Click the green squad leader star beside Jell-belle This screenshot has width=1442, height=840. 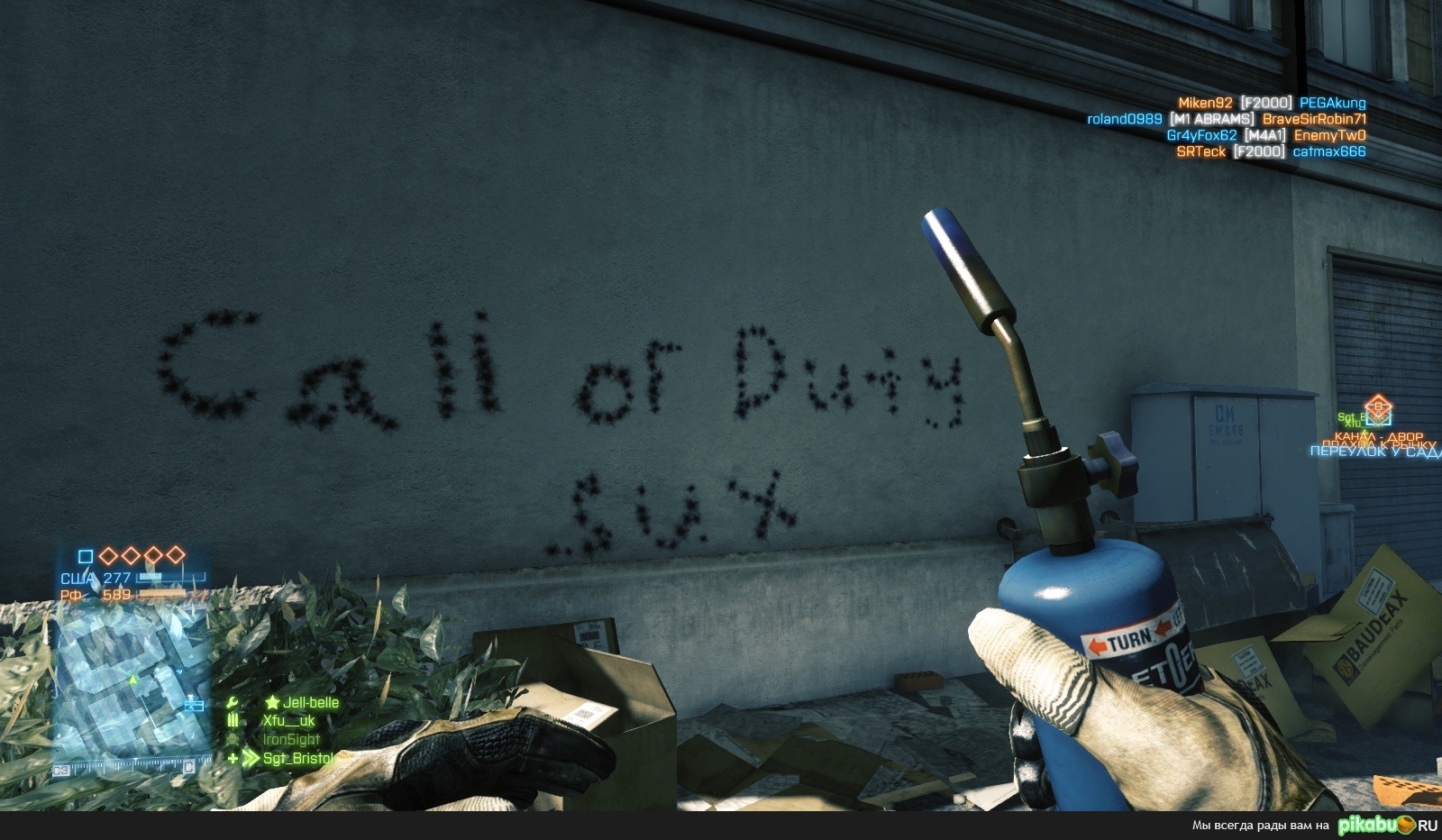click(x=273, y=701)
